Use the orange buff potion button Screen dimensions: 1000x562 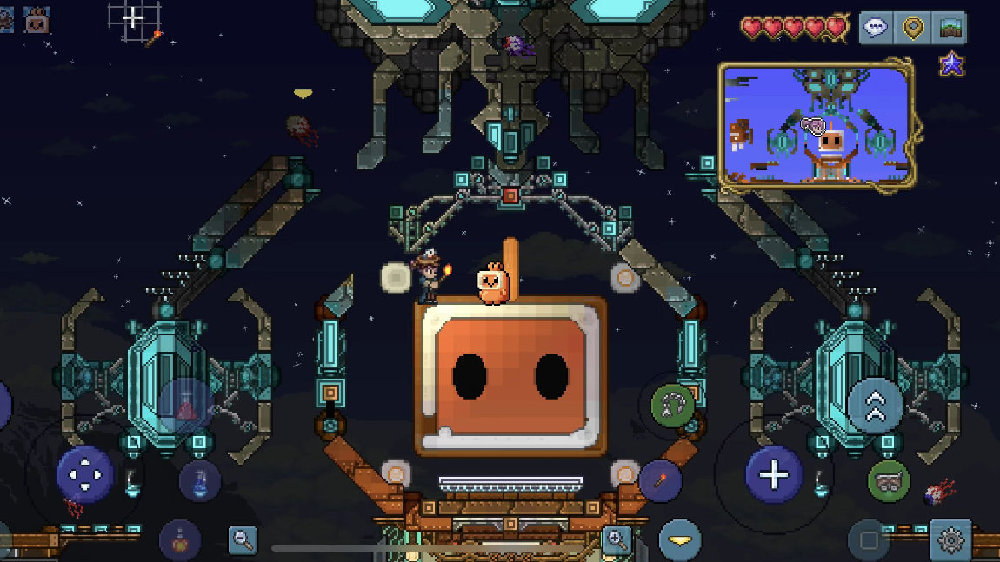(x=180, y=540)
